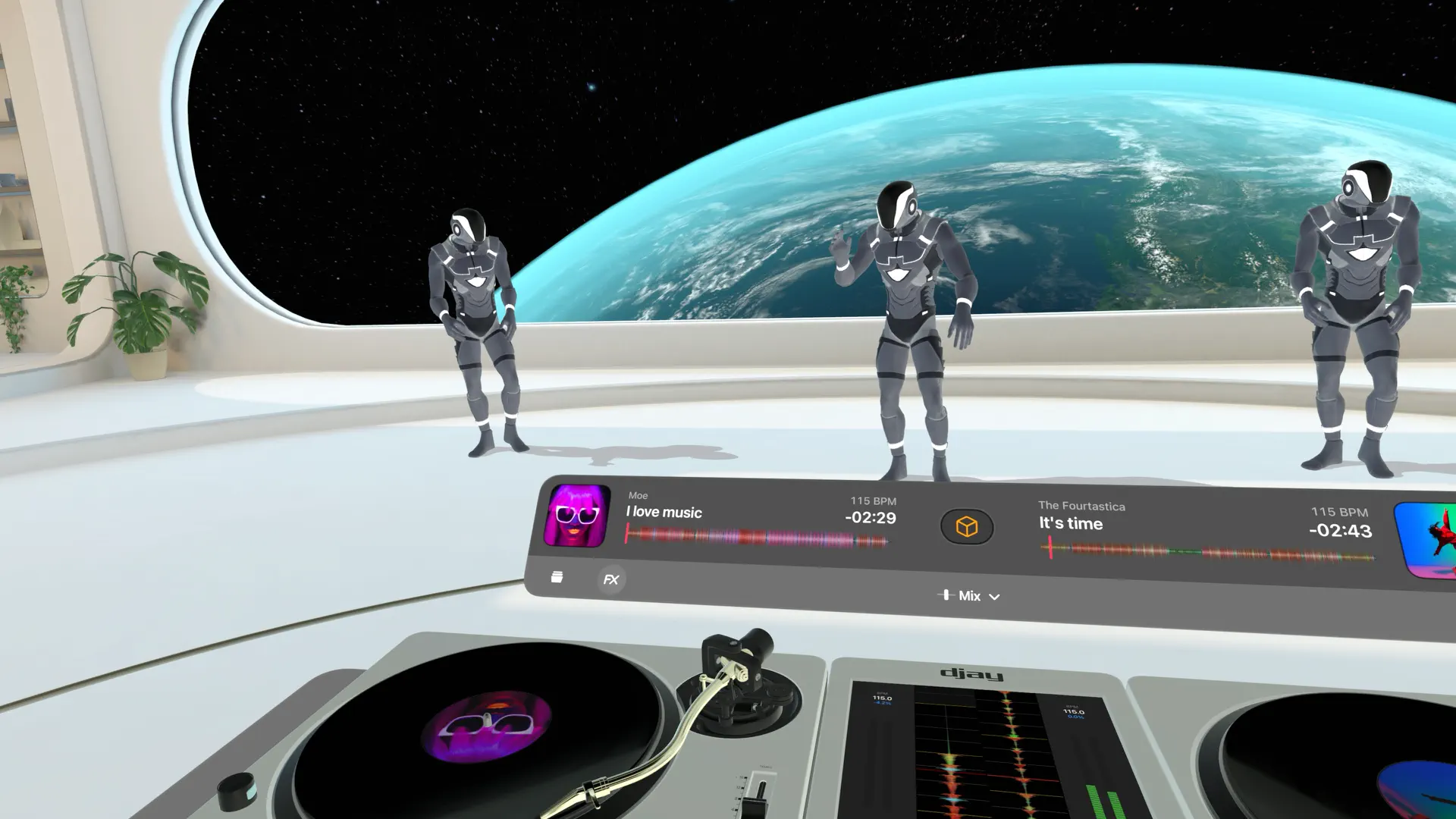Select the 'I love music' track title
This screenshot has width=1456, height=819.
tap(663, 513)
